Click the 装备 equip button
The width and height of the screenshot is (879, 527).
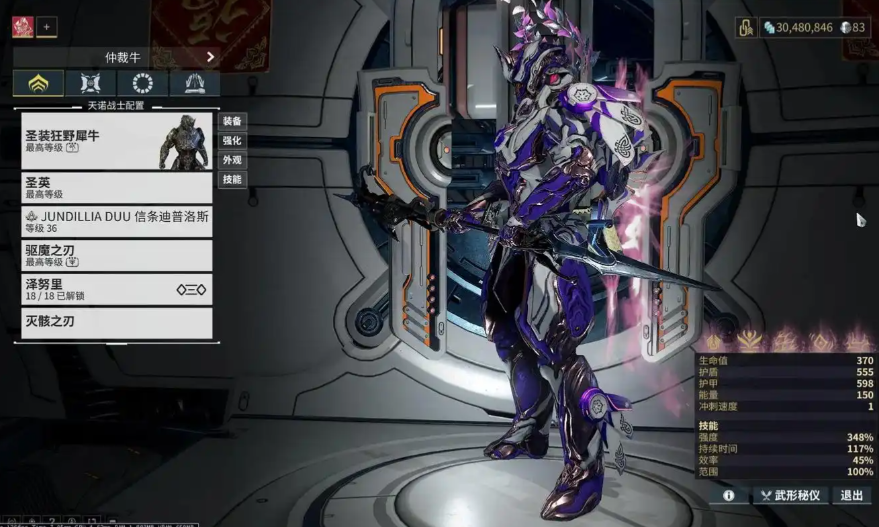pos(232,120)
